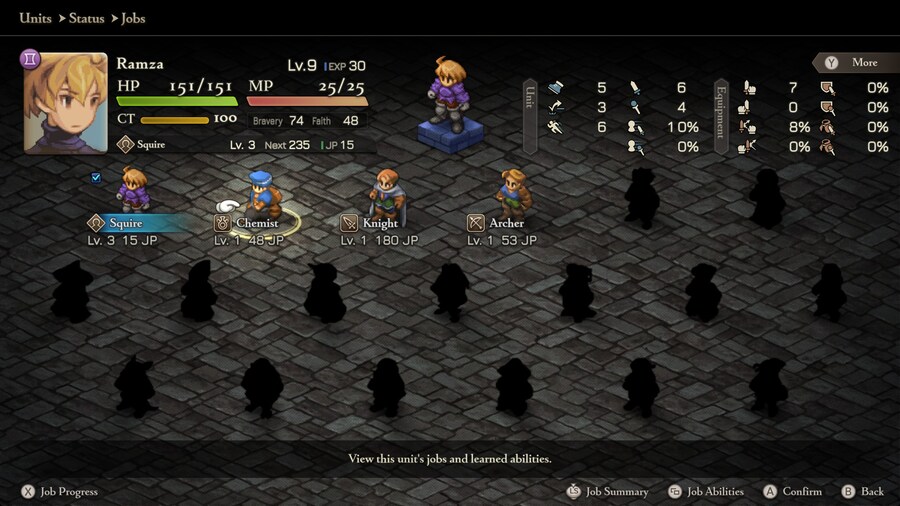Show the Job Summary
Screen dimensions: 900x506
[x=607, y=492]
